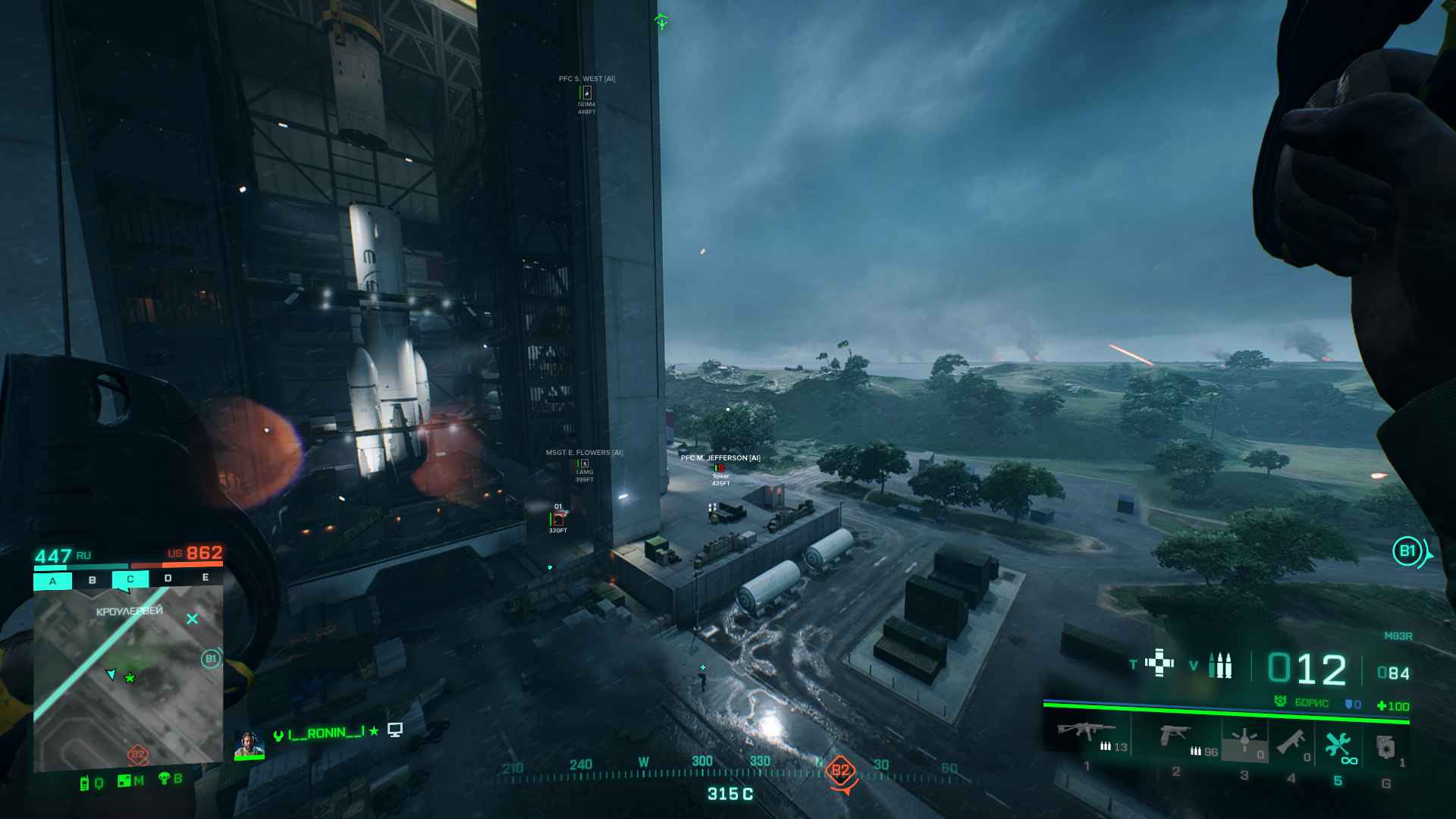Select objective E on the capture bar

tap(205, 577)
